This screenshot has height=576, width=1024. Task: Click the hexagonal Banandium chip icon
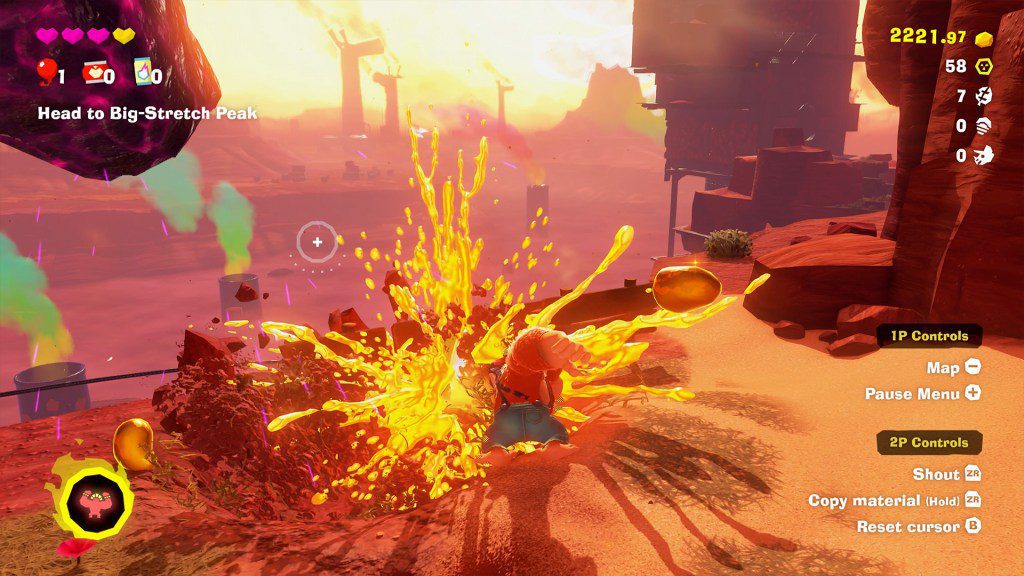click(x=984, y=67)
